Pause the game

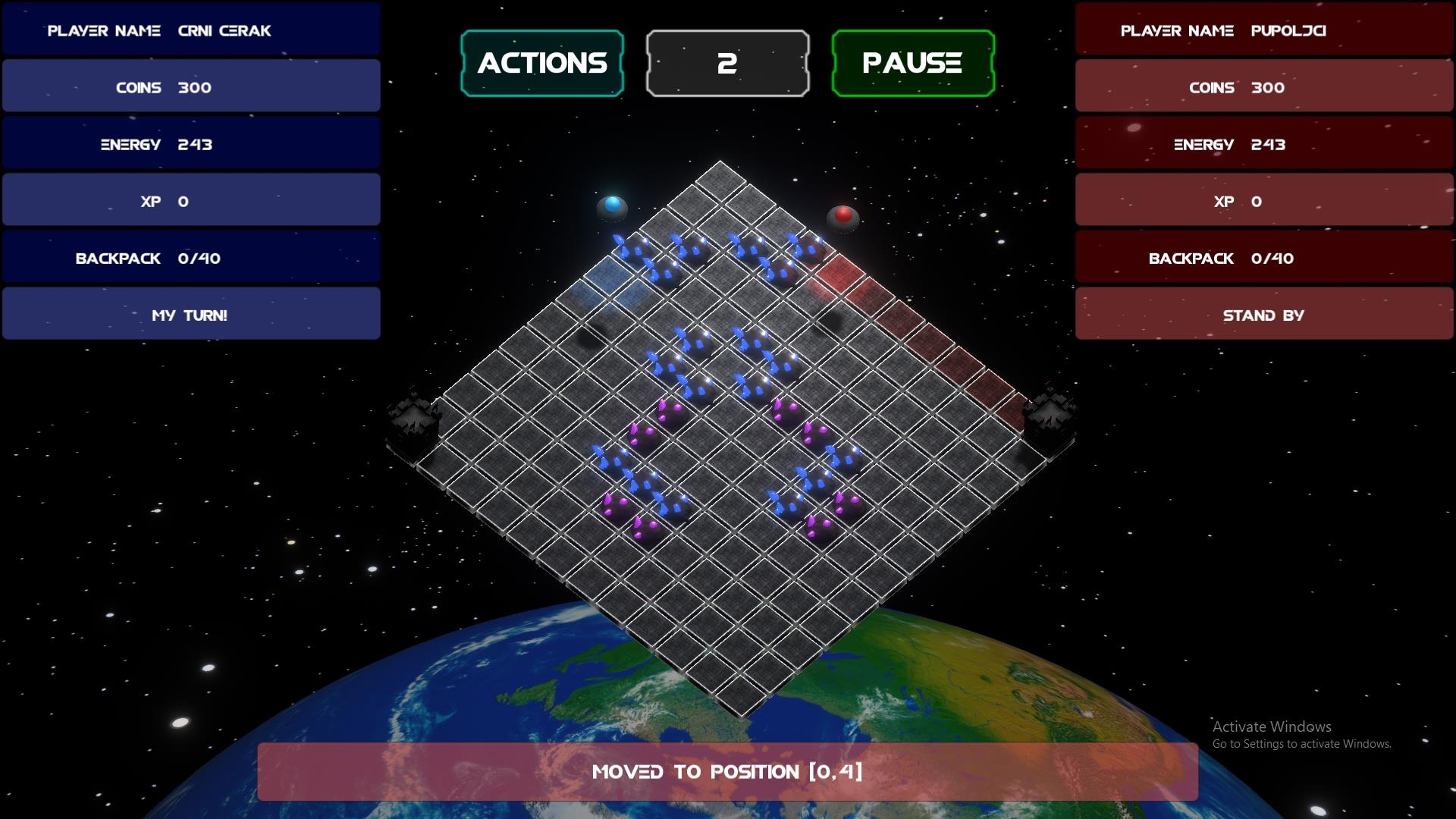912,63
